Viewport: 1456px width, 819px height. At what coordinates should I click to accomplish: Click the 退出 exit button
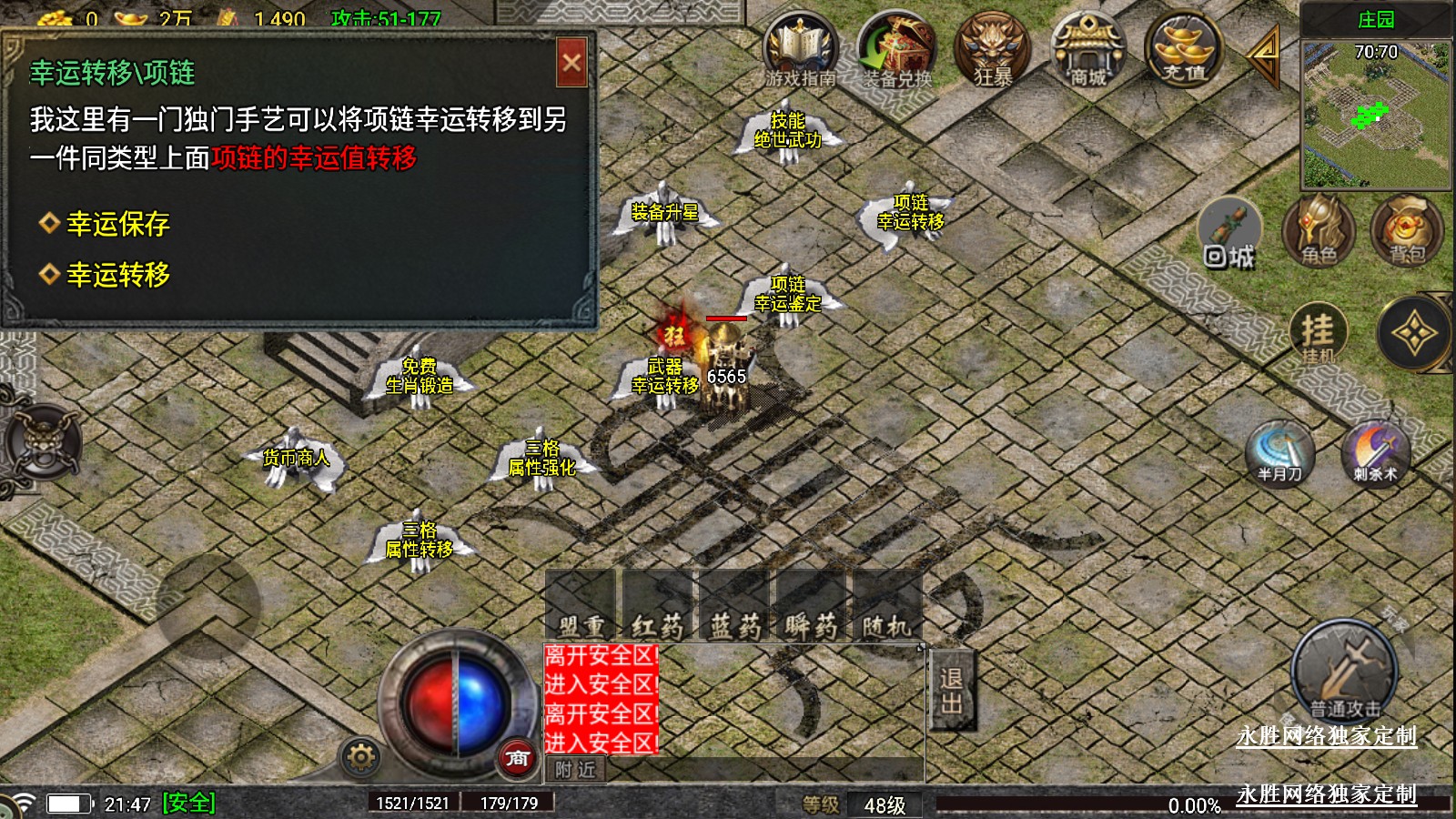952,690
